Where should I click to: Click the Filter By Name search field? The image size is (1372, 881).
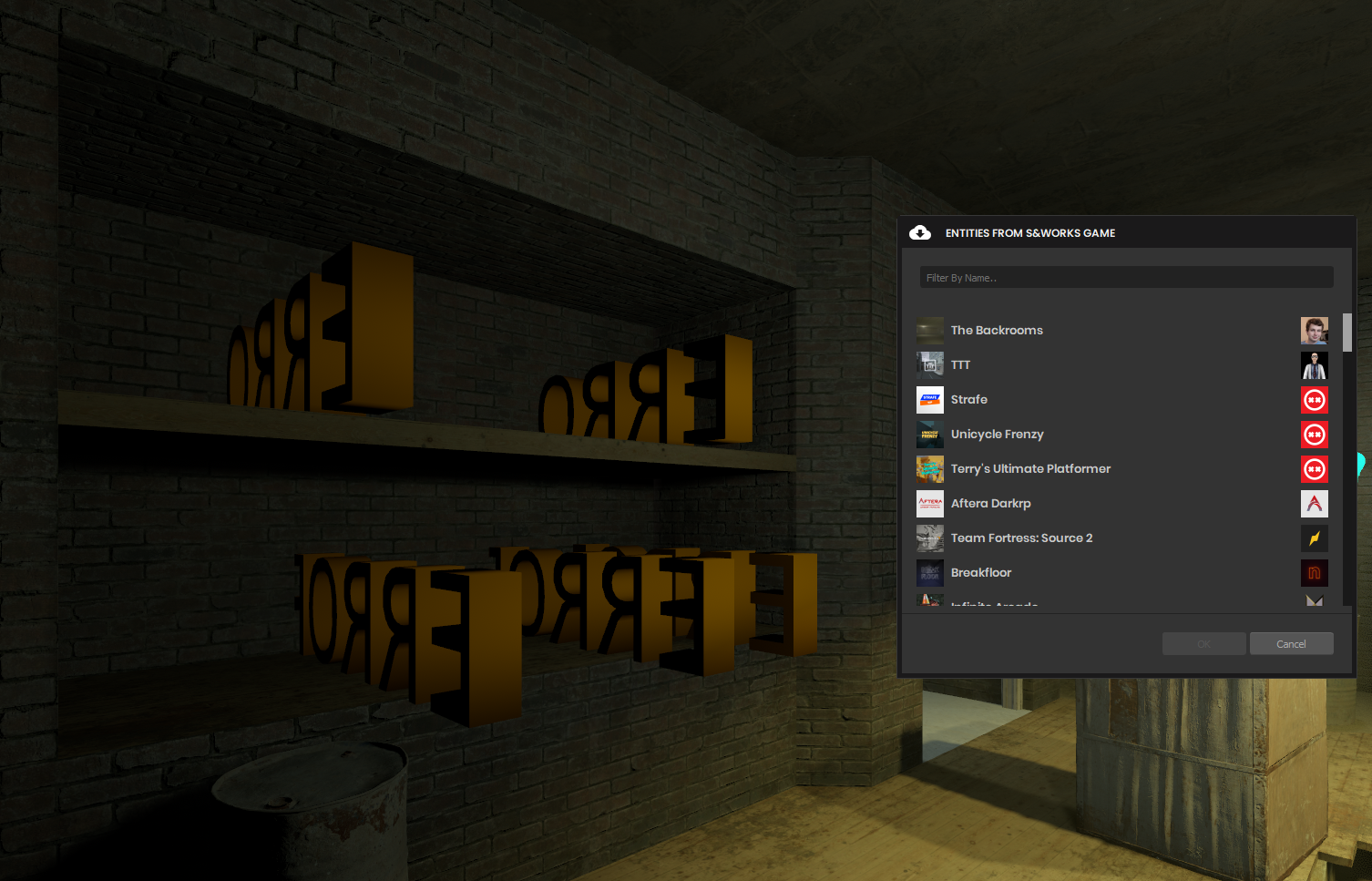pos(1126,277)
